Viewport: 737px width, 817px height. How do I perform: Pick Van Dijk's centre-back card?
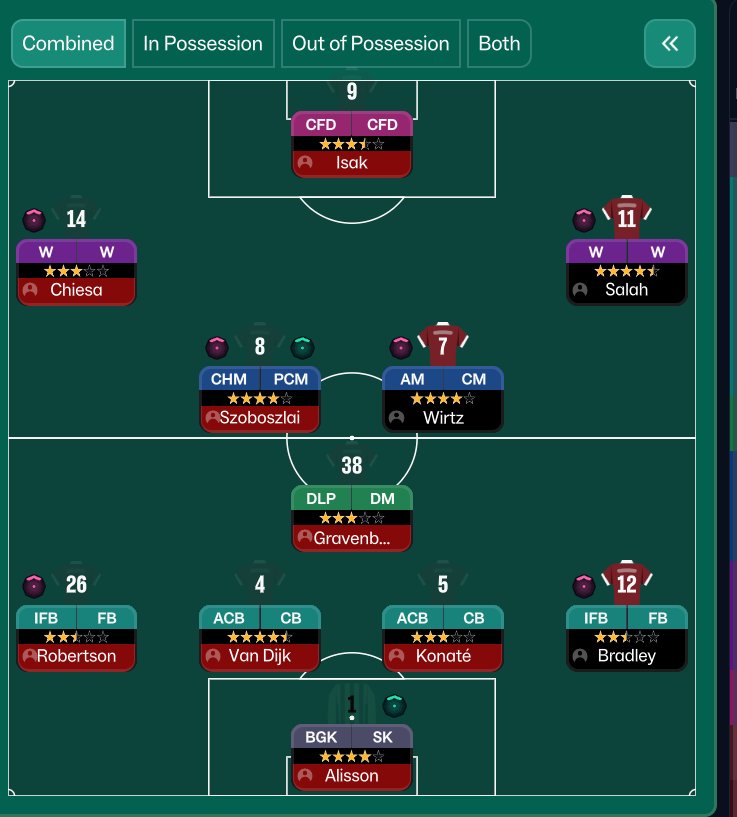click(x=260, y=638)
